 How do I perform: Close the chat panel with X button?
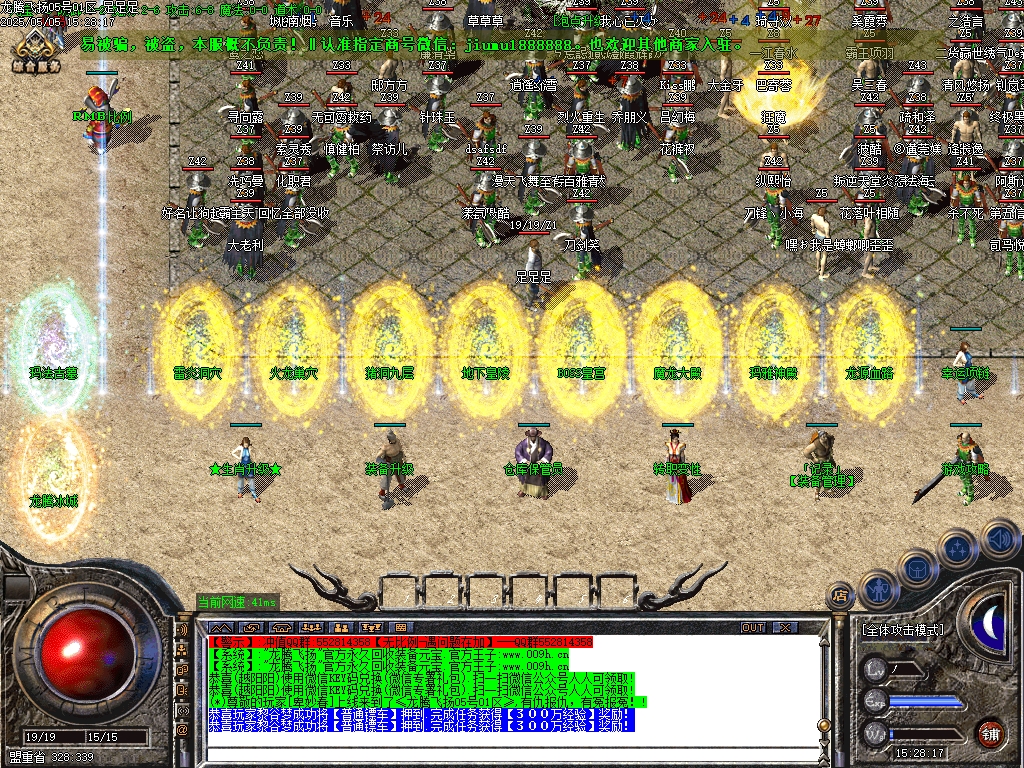785,627
